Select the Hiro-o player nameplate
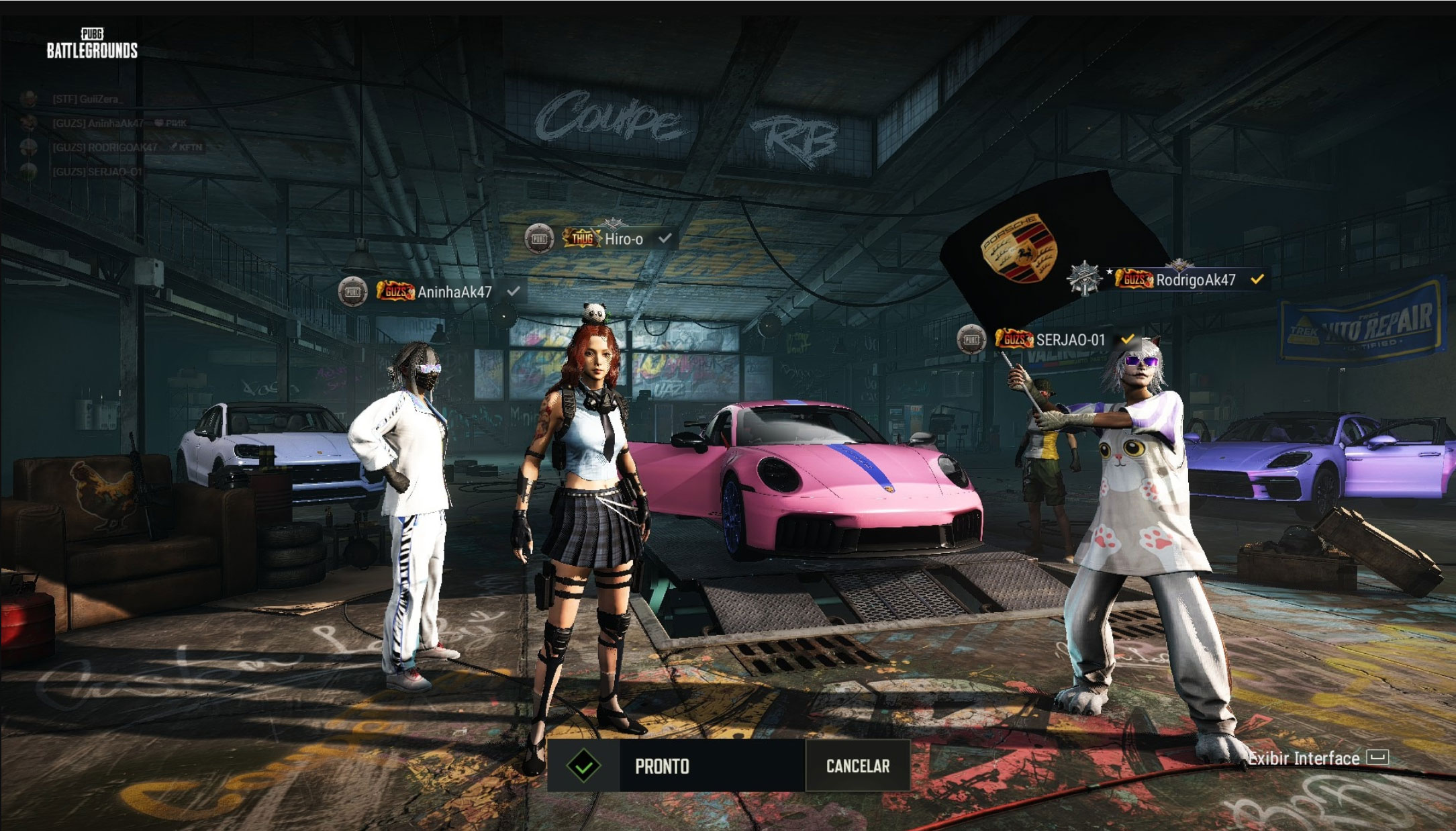Viewport: 1456px width, 831px height. 623,239
